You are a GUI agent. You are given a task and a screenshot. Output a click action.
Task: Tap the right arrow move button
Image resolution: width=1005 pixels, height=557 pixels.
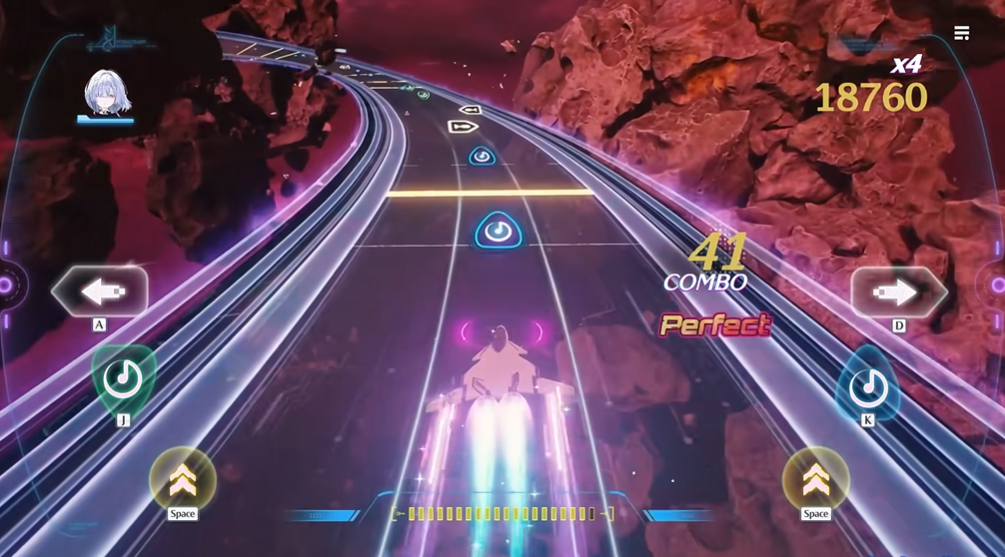point(898,292)
